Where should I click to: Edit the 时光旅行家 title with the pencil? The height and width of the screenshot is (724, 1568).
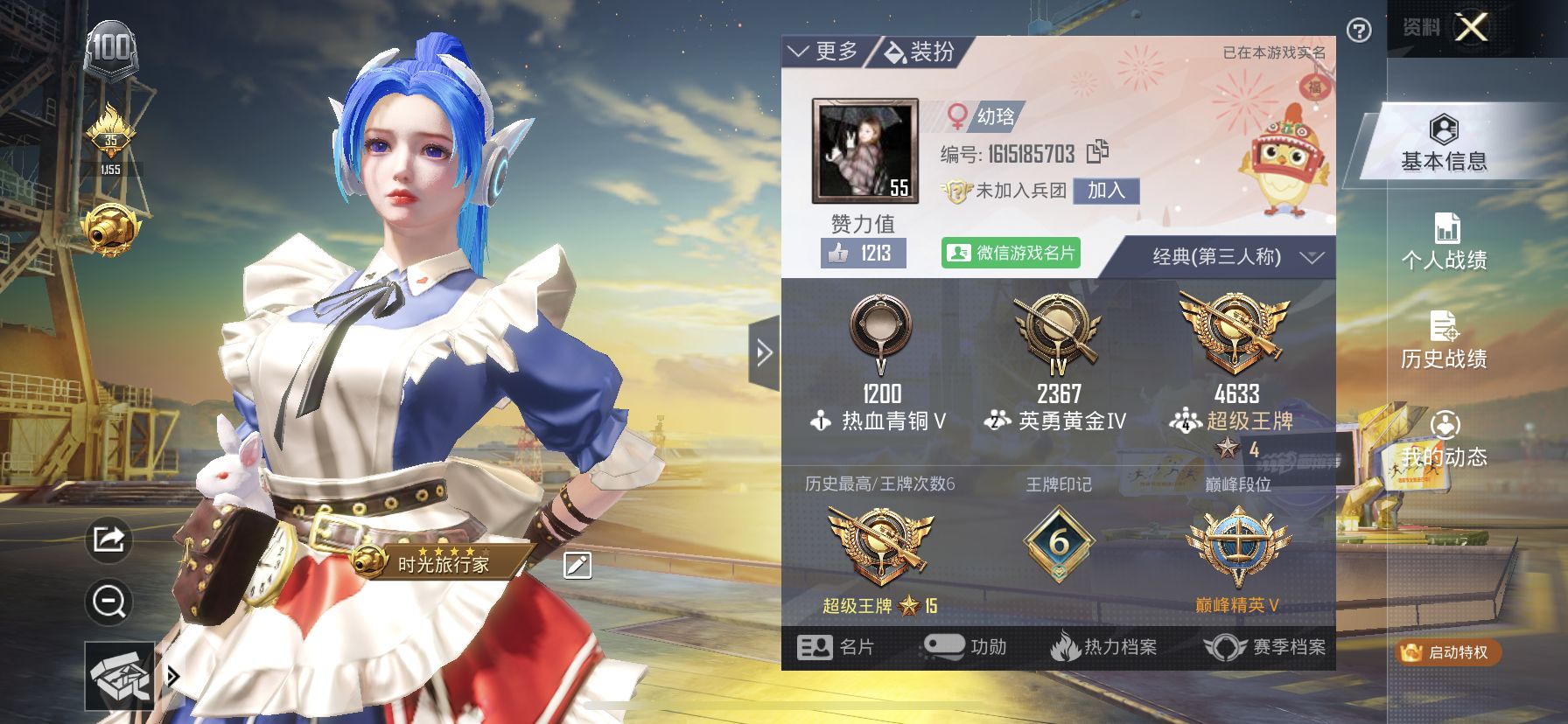[577, 566]
